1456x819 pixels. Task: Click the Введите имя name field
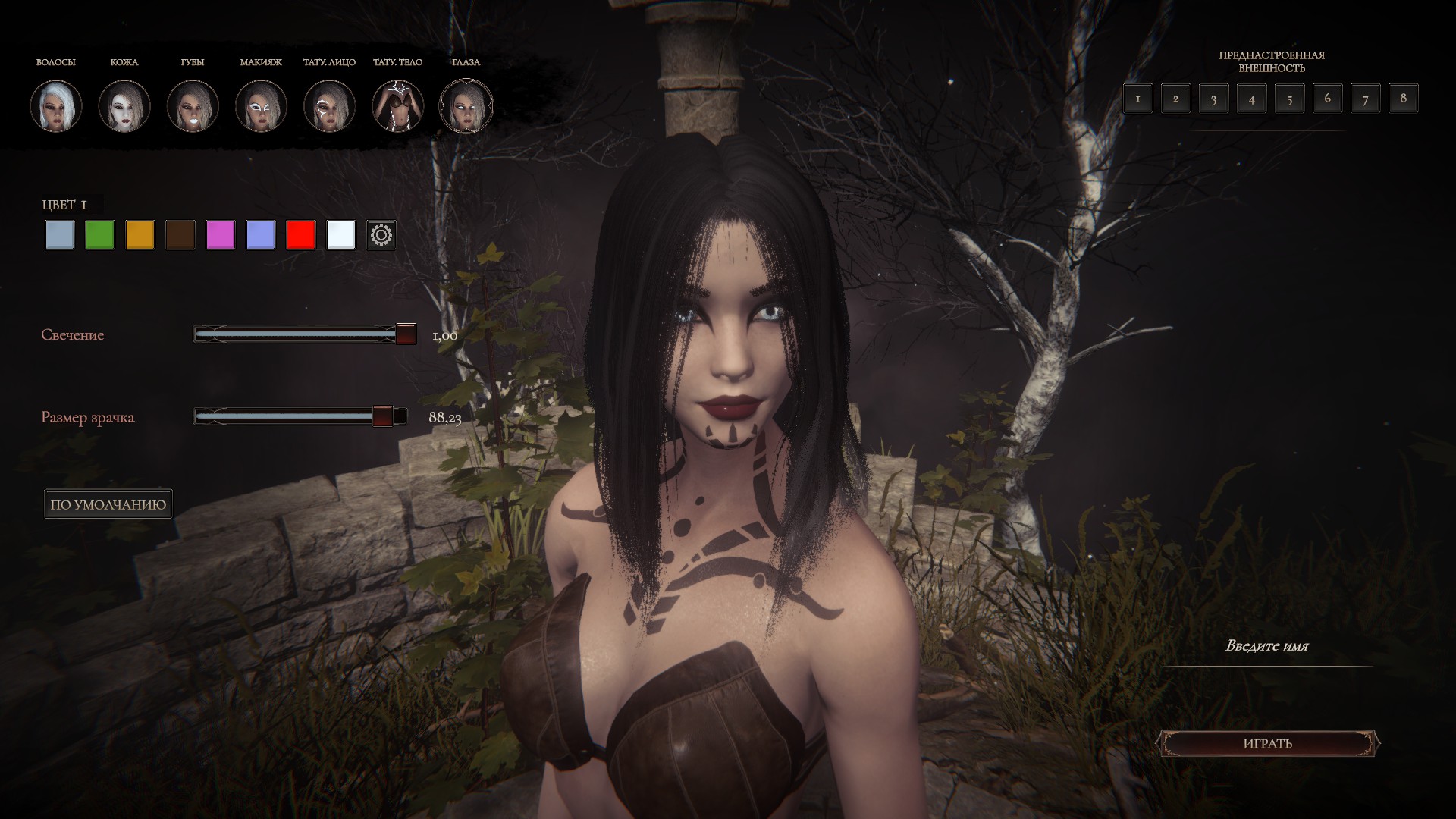coord(1267,647)
